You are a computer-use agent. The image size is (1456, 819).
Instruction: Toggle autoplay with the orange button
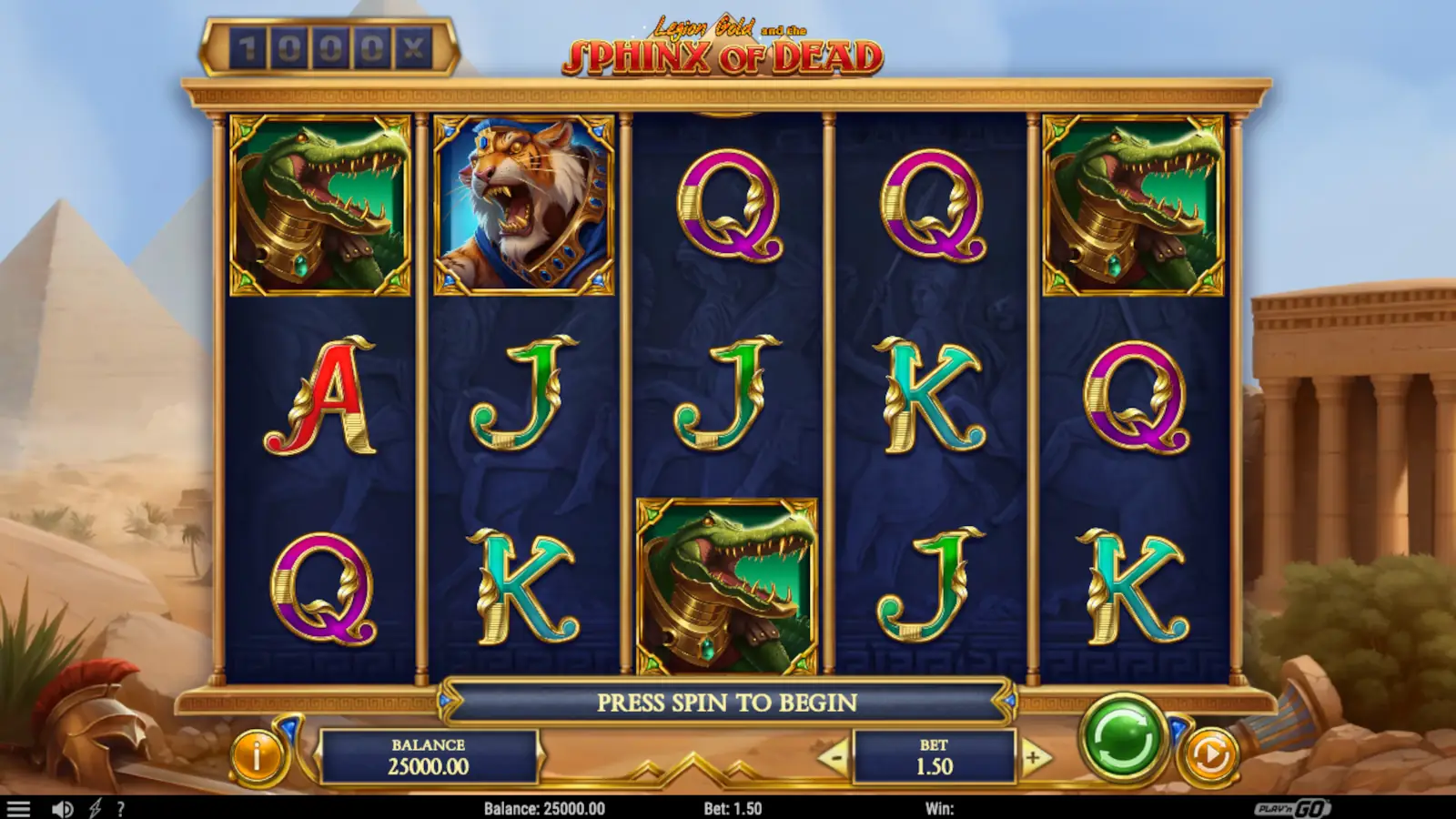tap(1213, 753)
